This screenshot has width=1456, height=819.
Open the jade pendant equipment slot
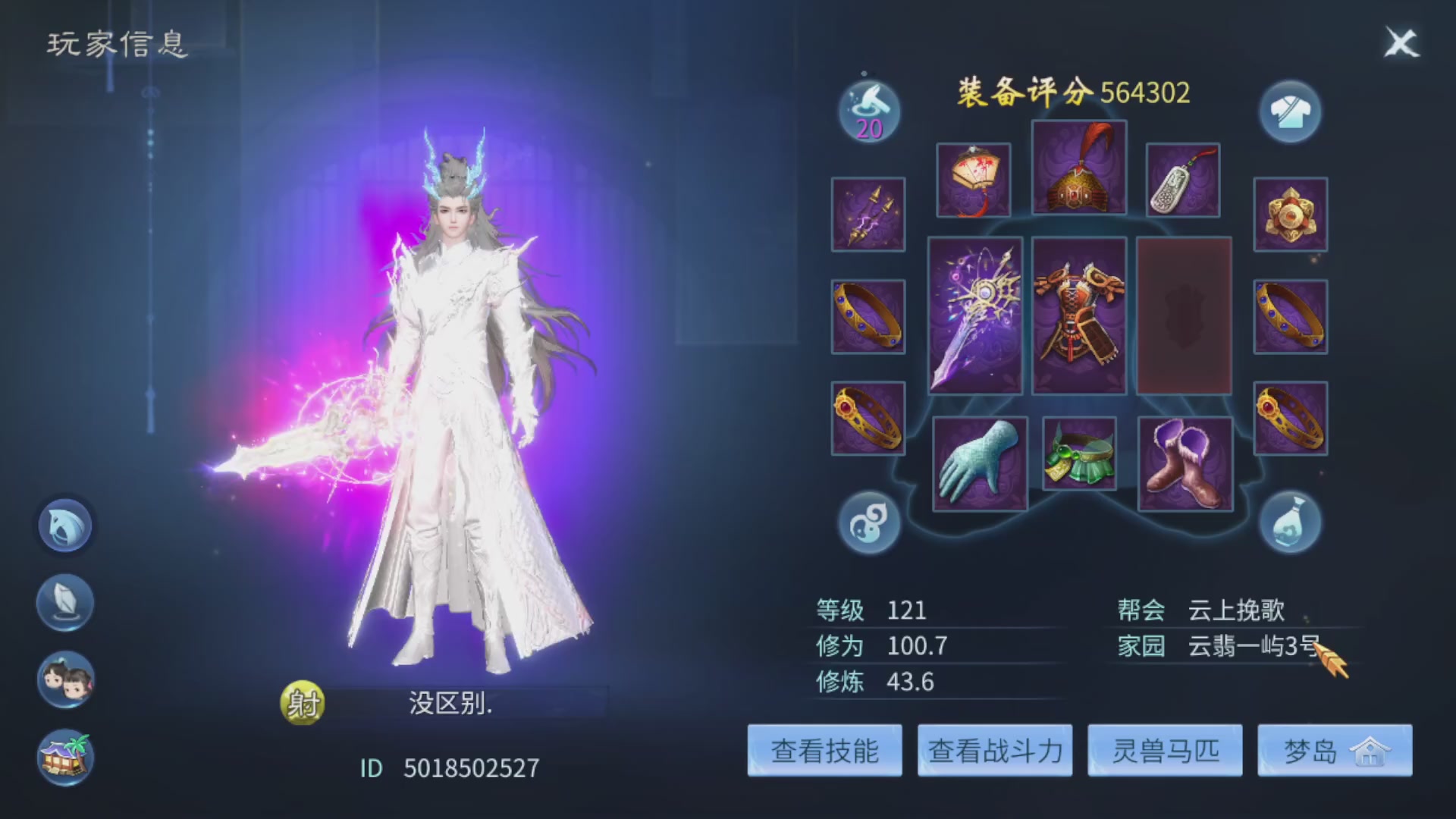(x=1183, y=180)
